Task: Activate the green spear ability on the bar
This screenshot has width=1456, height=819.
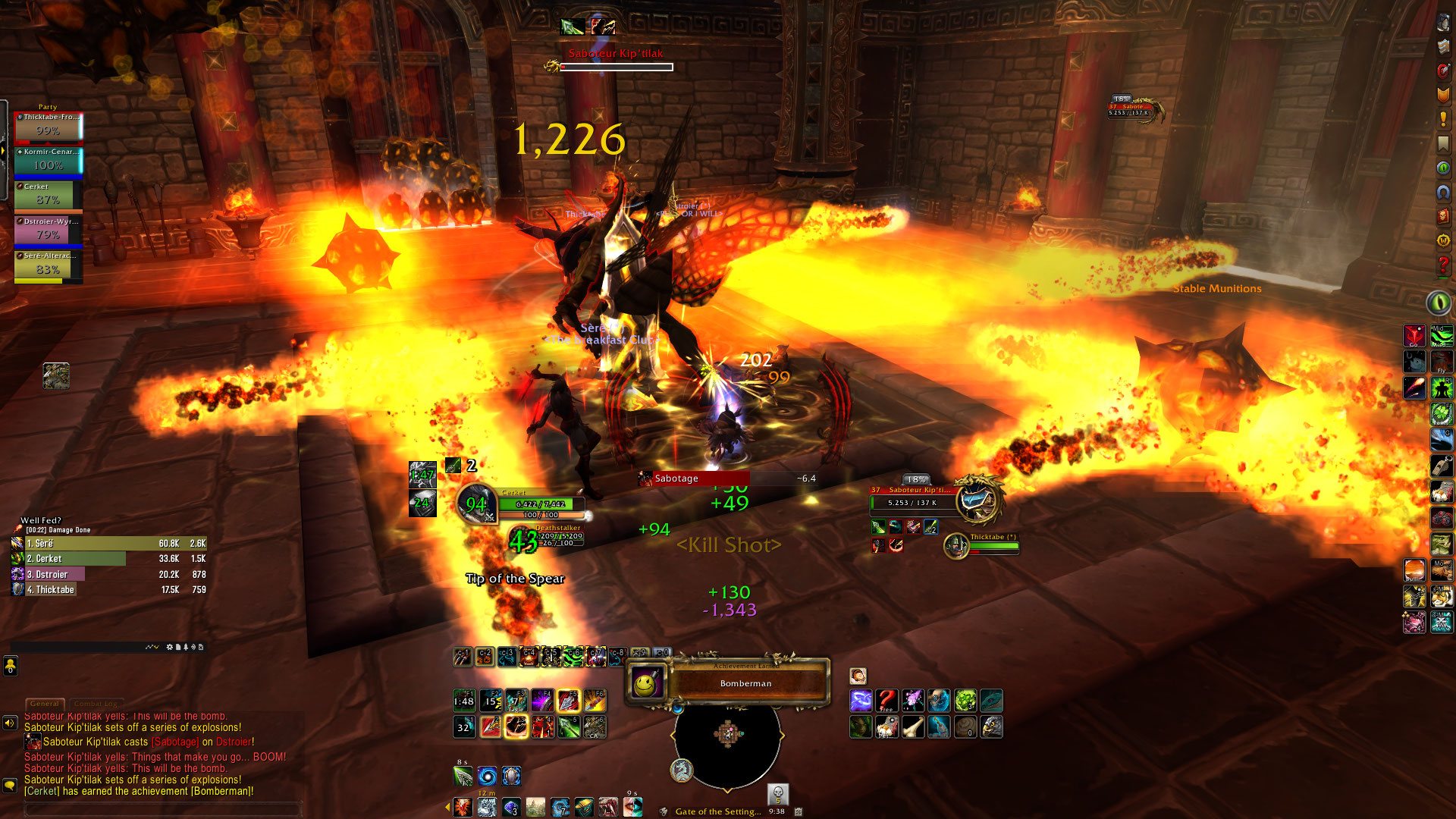Action: [x=569, y=727]
